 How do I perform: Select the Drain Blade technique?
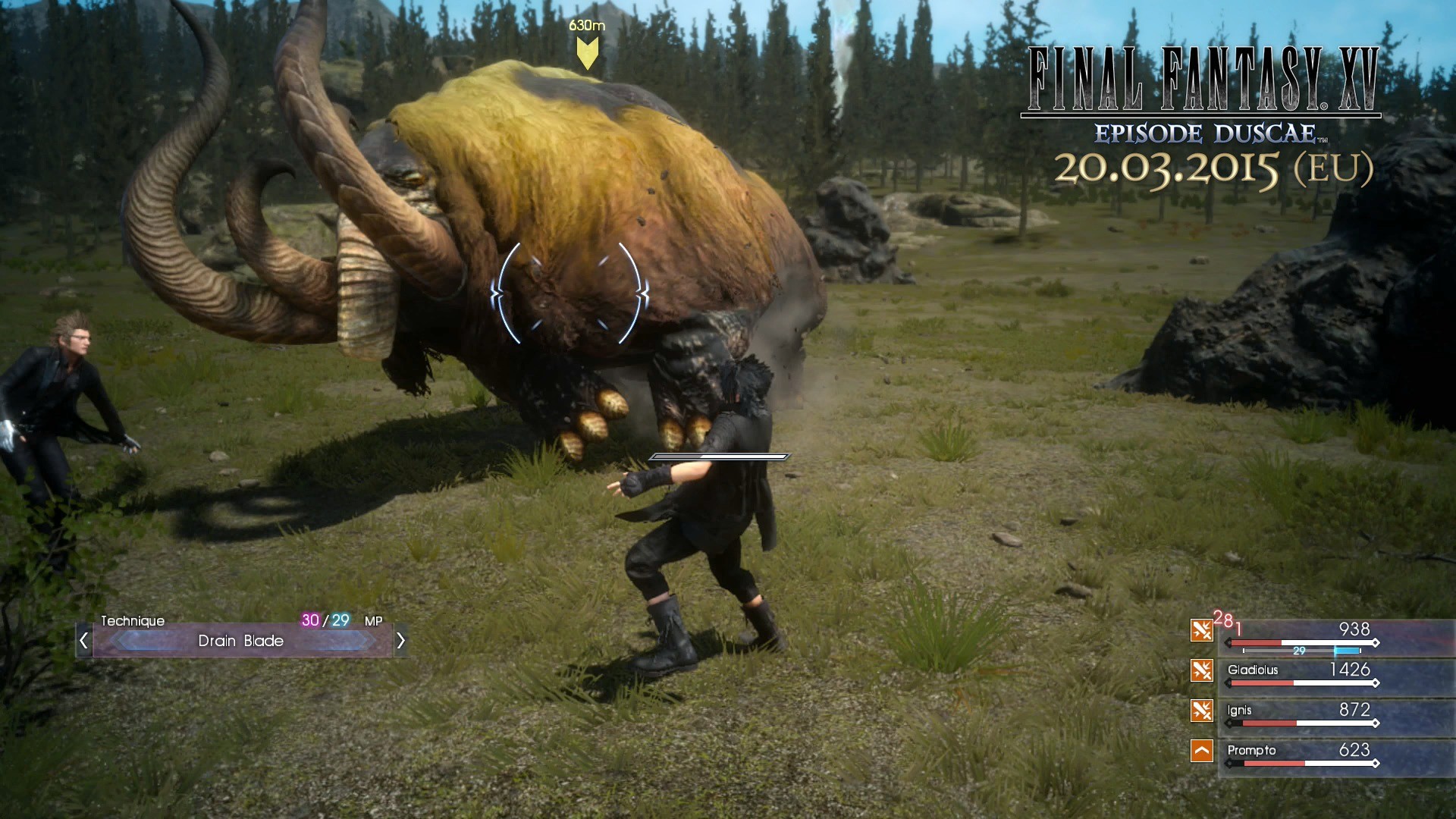coord(241,641)
